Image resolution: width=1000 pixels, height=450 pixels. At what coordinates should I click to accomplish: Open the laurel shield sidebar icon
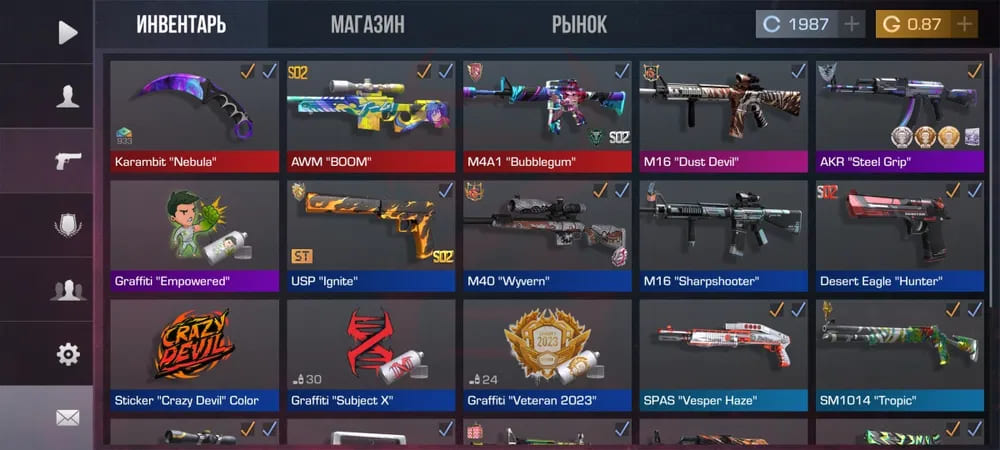pos(67,226)
